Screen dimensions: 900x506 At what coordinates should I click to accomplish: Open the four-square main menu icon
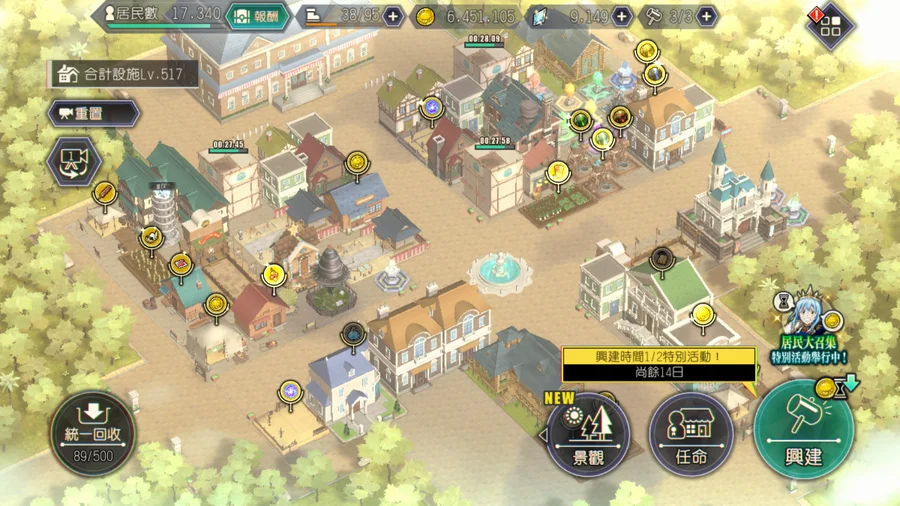click(x=829, y=25)
